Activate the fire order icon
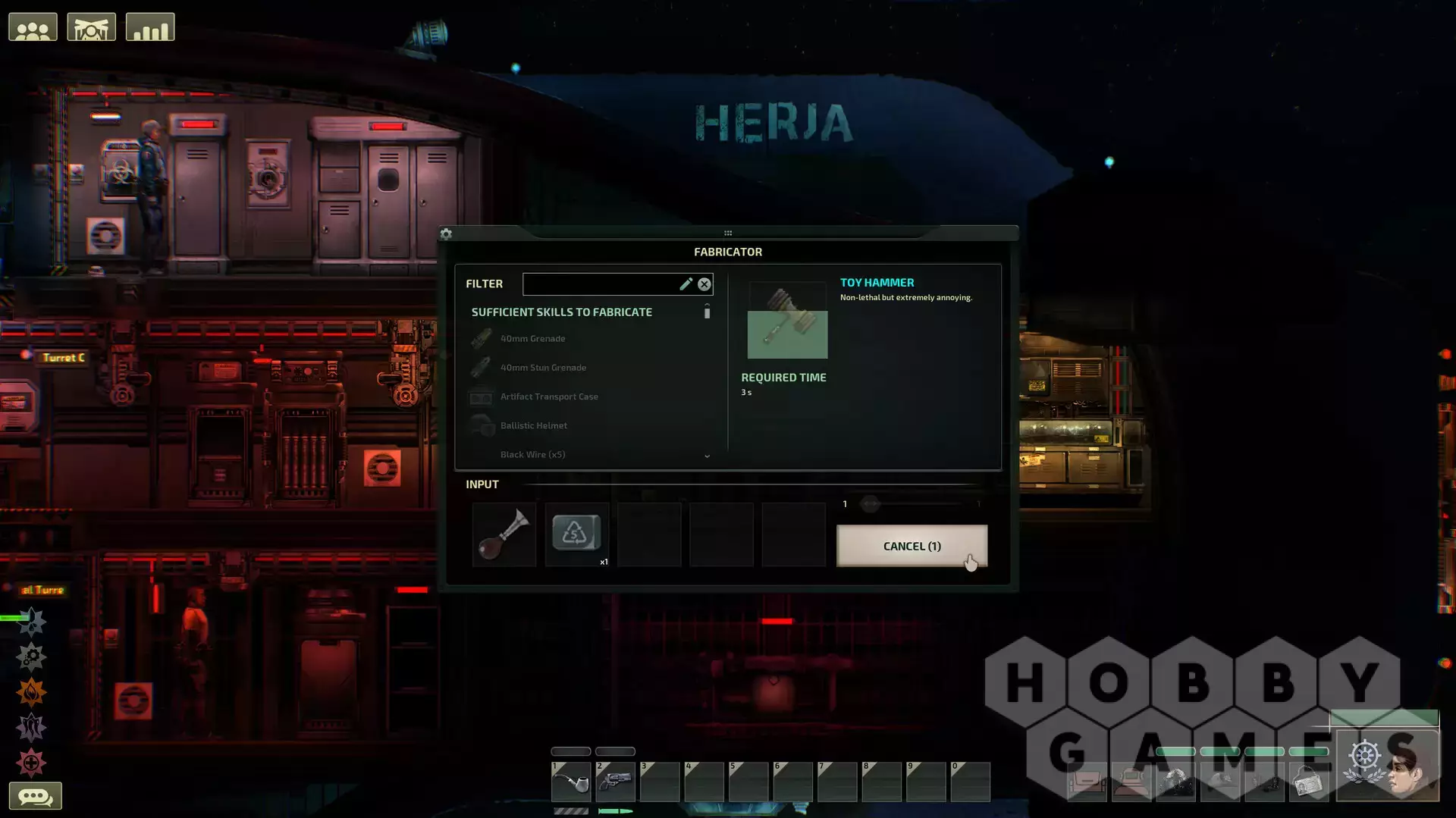Screen dimensions: 1456x818 click(x=32, y=692)
